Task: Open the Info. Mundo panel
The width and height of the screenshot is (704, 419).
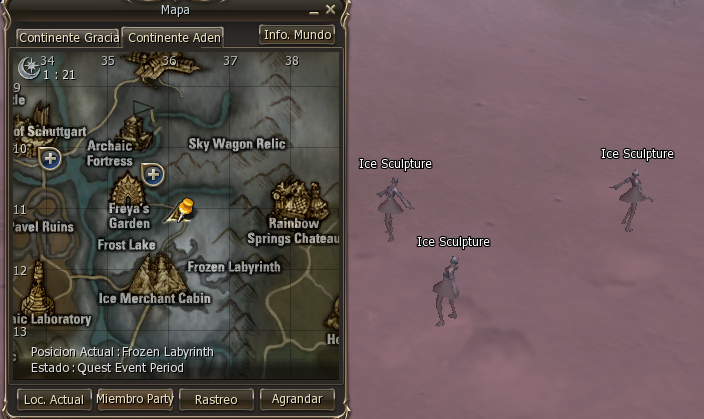Action: pos(297,34)
